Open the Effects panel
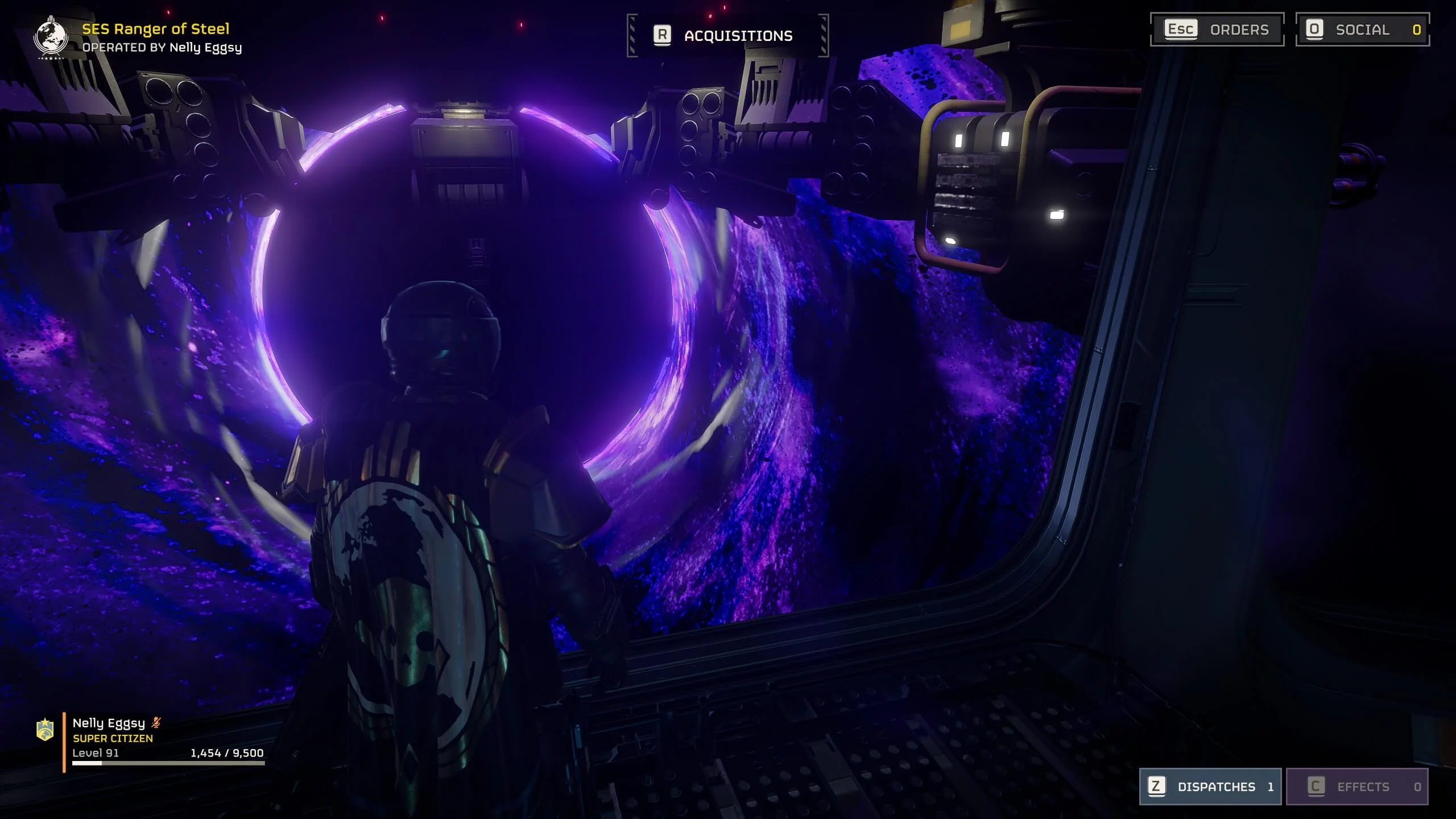 (x=1357, y=787)
